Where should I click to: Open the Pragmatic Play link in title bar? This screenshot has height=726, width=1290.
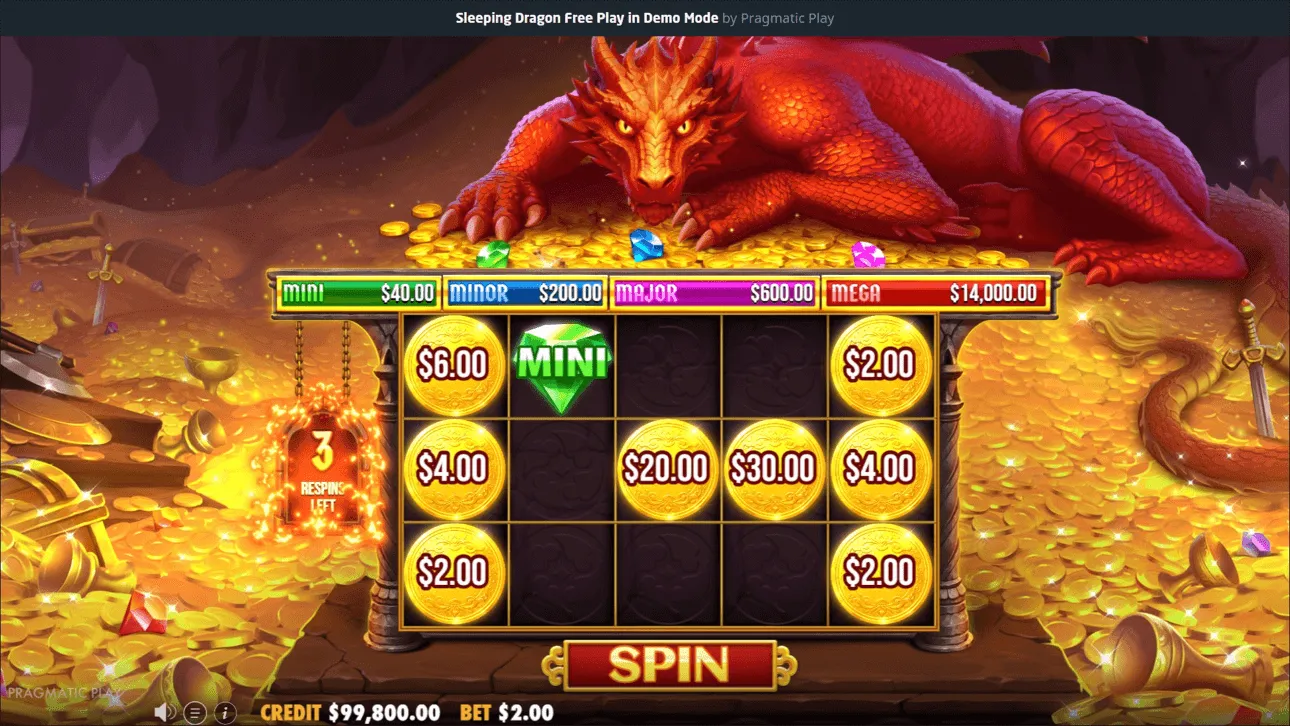pos(789,17)
